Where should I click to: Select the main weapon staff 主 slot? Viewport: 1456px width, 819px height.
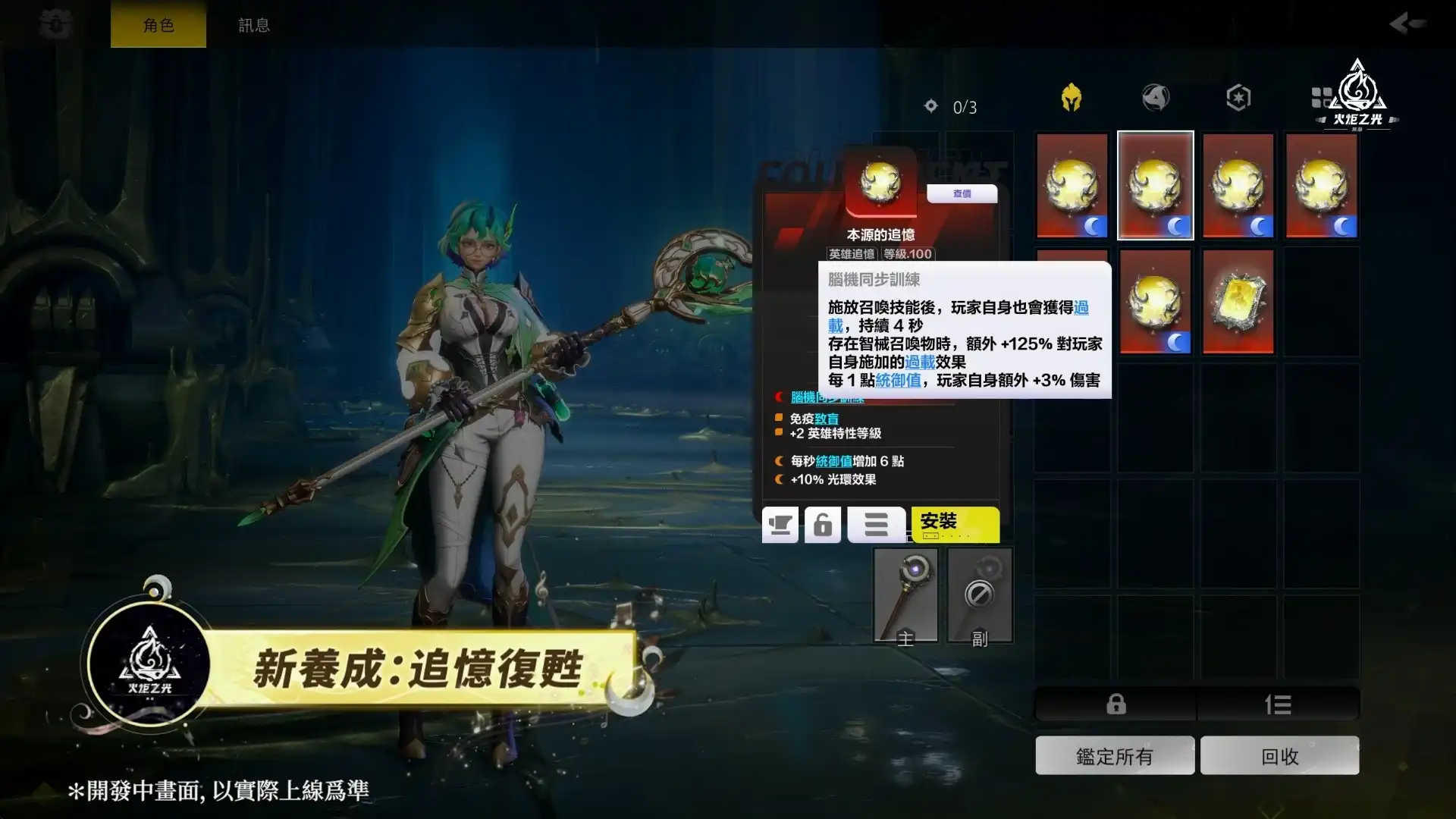point(907,595)
